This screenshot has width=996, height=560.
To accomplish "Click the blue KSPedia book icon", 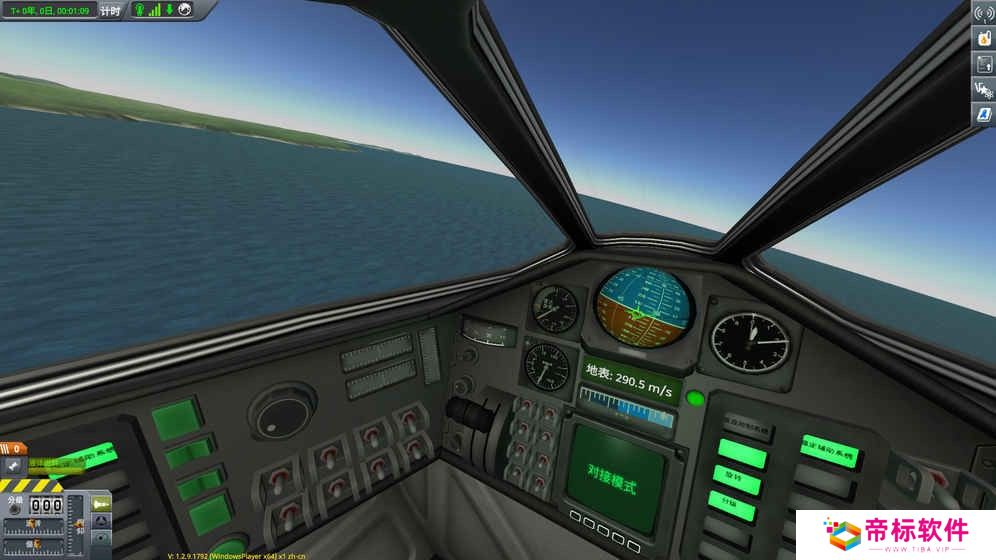I will (983, 114).
